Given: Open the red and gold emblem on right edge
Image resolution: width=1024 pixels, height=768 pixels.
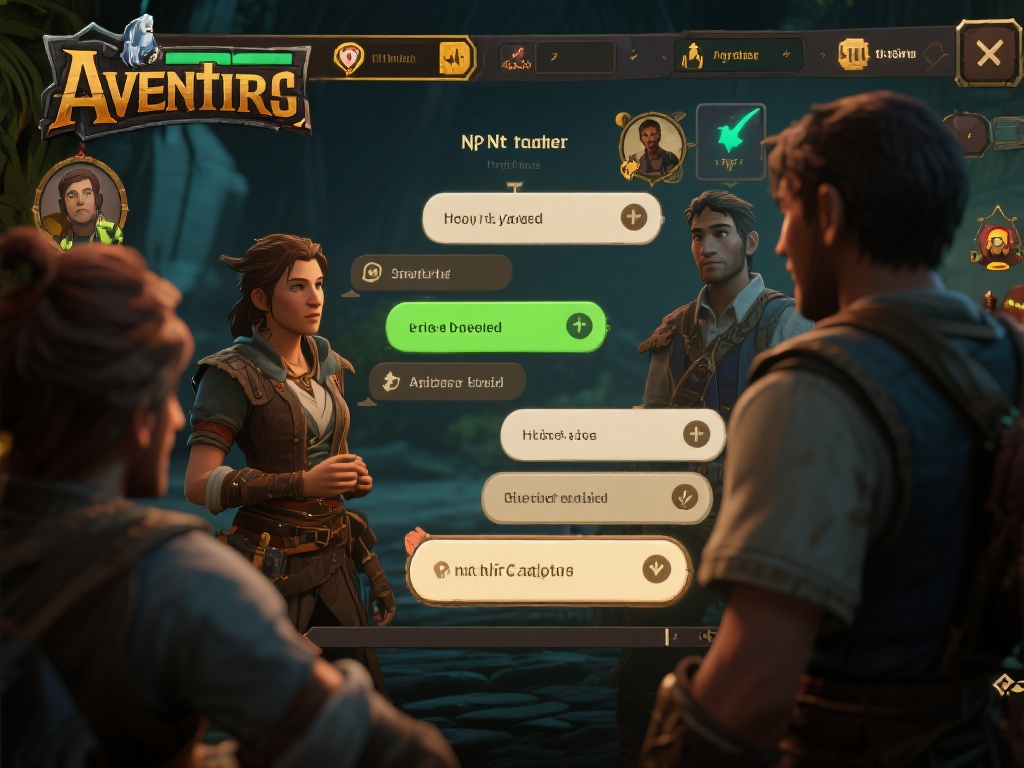Looking at the screenshot, I should click(x=995, y=242).
